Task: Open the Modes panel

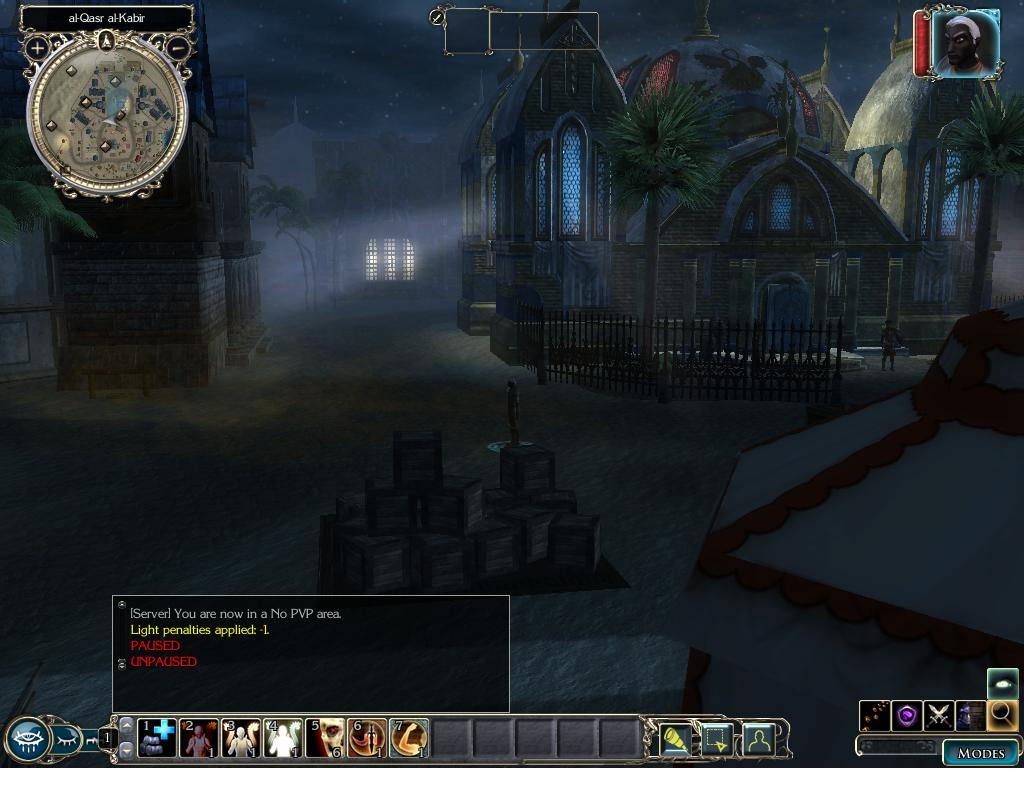Action: pos(980,753)
